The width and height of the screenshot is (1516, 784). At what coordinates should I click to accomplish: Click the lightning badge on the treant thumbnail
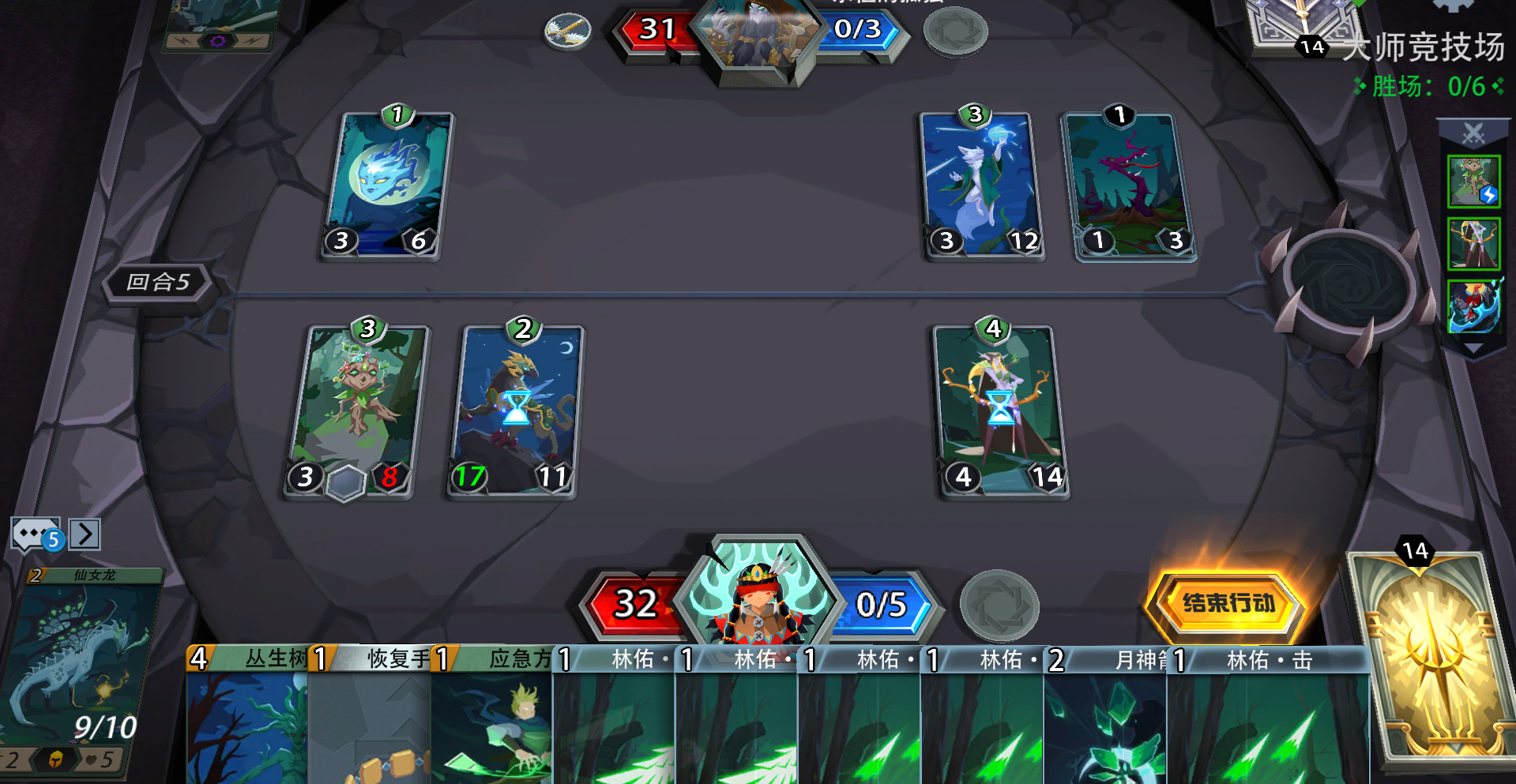pos(1488,195)
